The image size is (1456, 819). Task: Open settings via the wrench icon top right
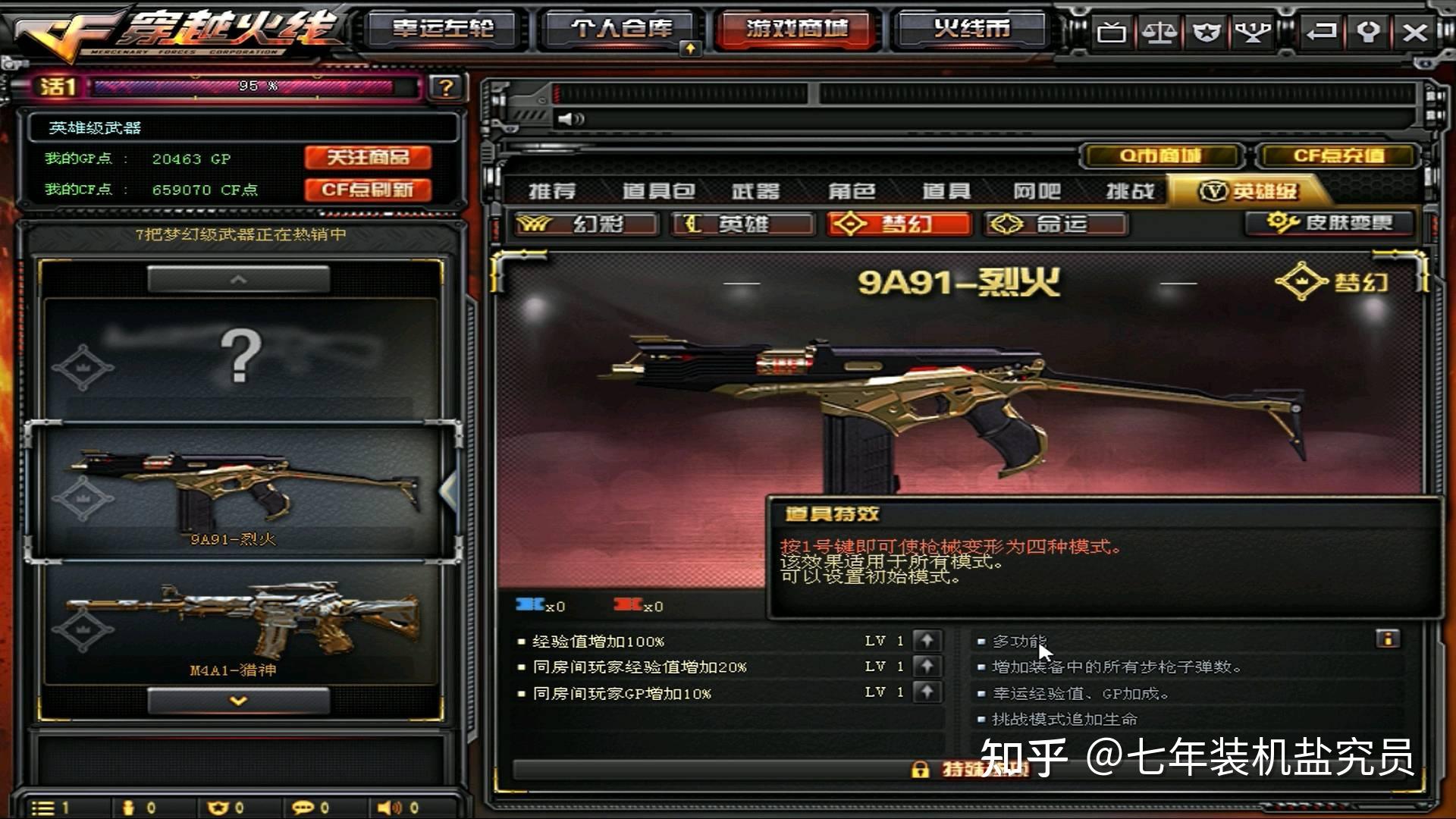1369,33
